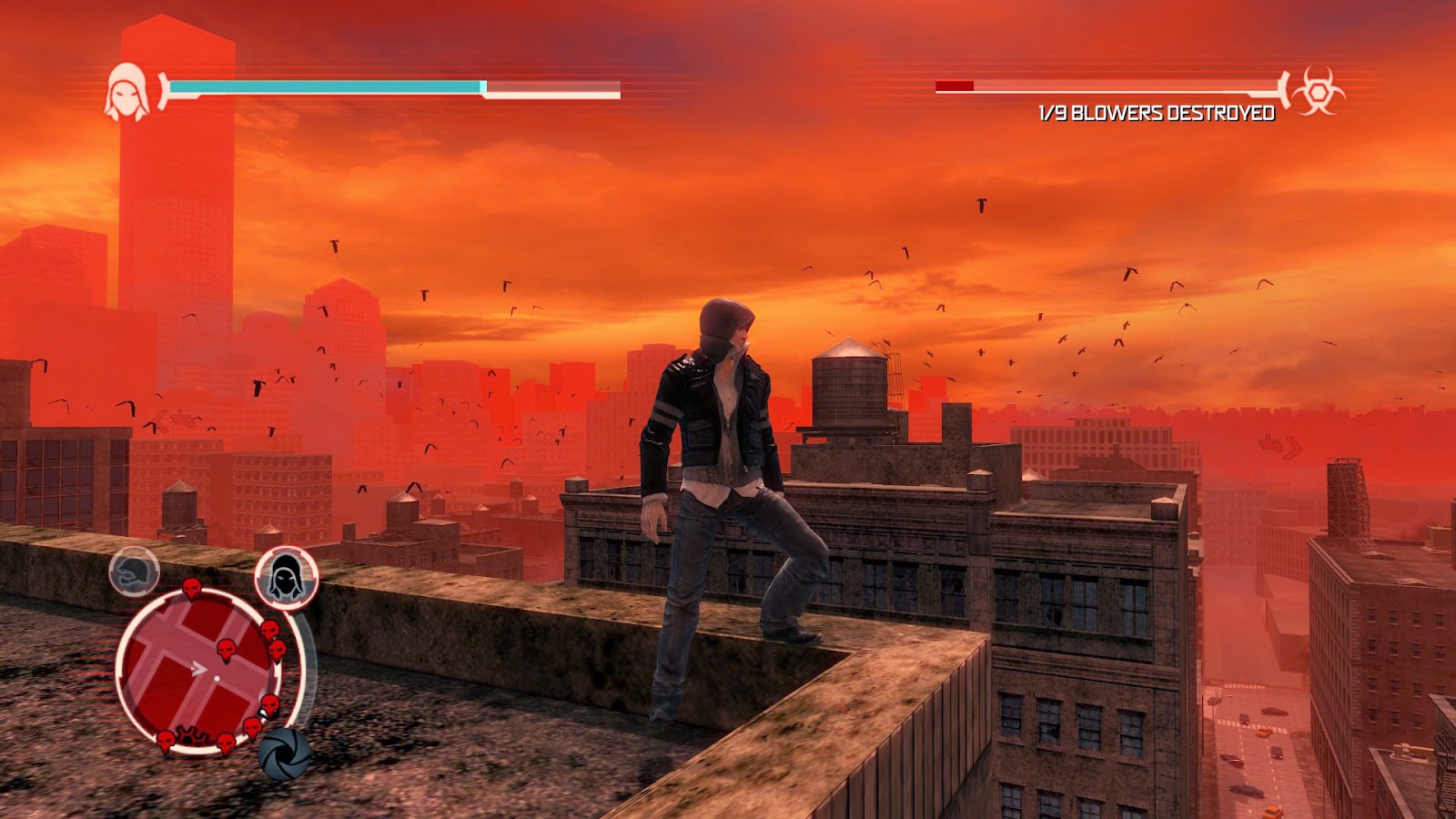Screen dimensions: 1456x819
Task: Select the biohazard emblem icon
Action: point(1318,90)
